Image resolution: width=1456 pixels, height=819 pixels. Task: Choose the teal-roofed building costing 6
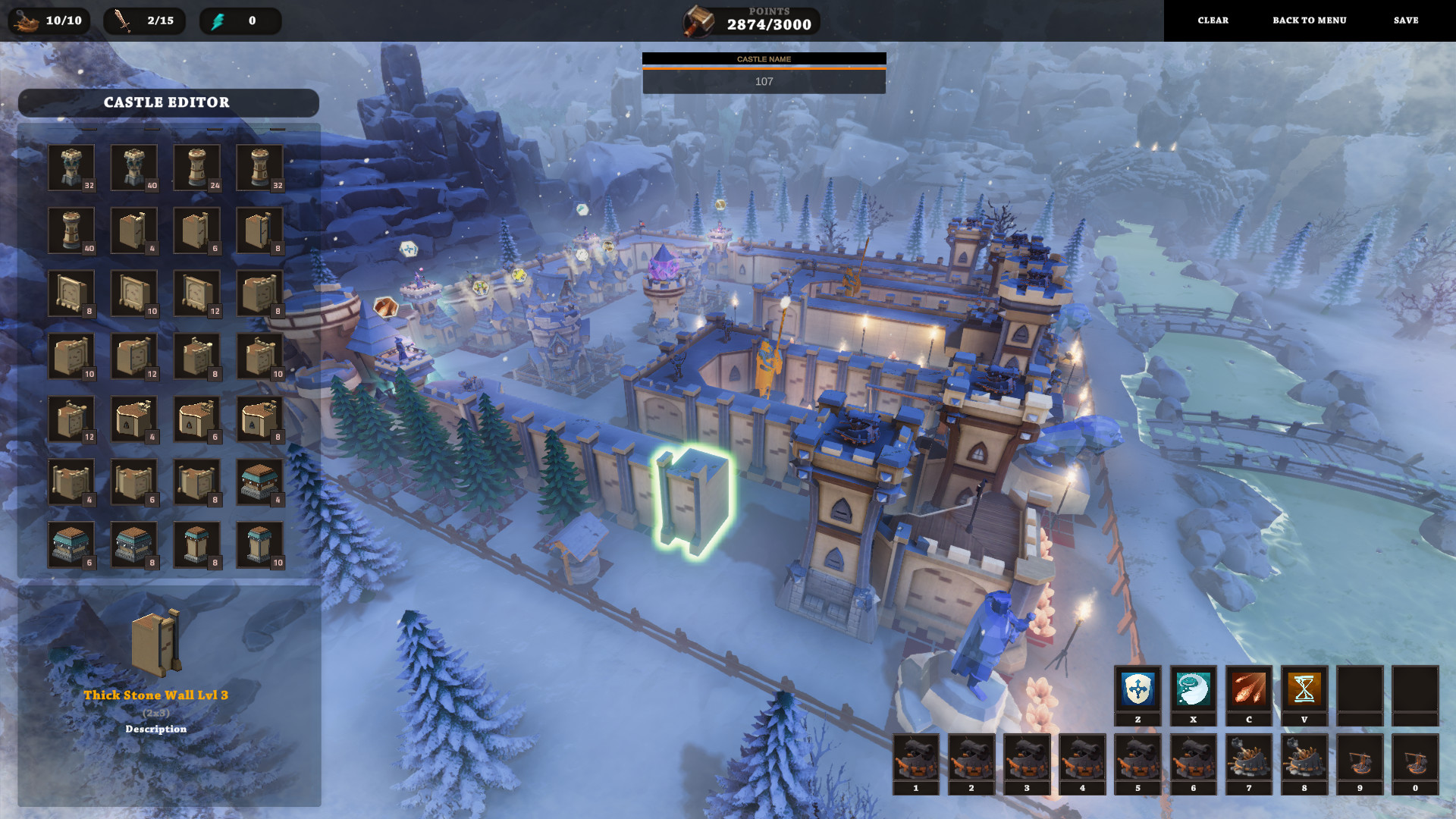[x=71, y=544]
